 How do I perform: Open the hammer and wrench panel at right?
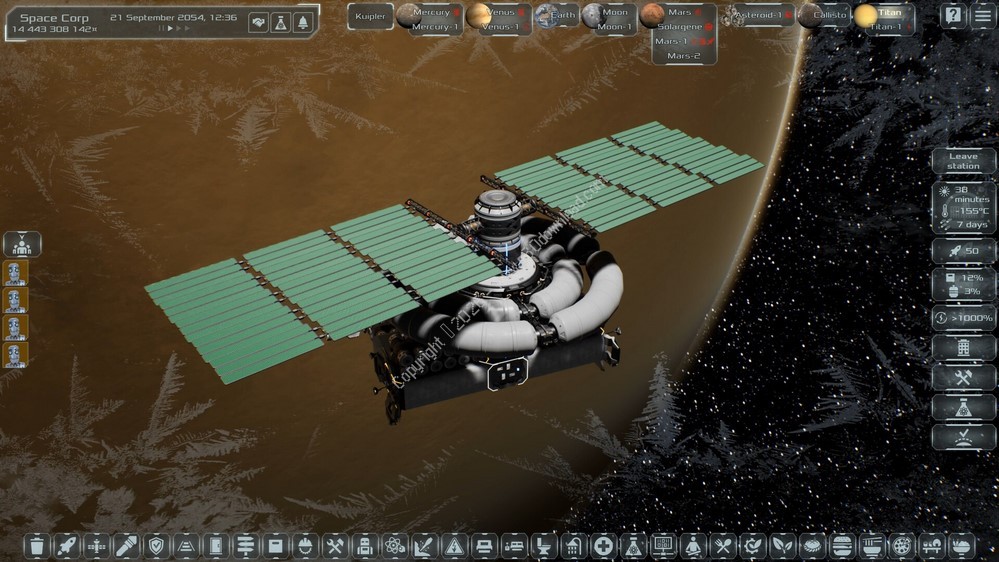tap(963, 377)
